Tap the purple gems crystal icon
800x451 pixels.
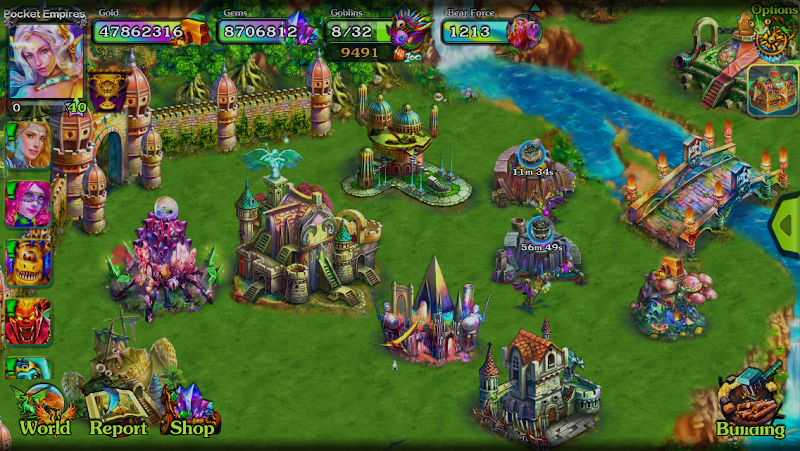click(301, 31)
